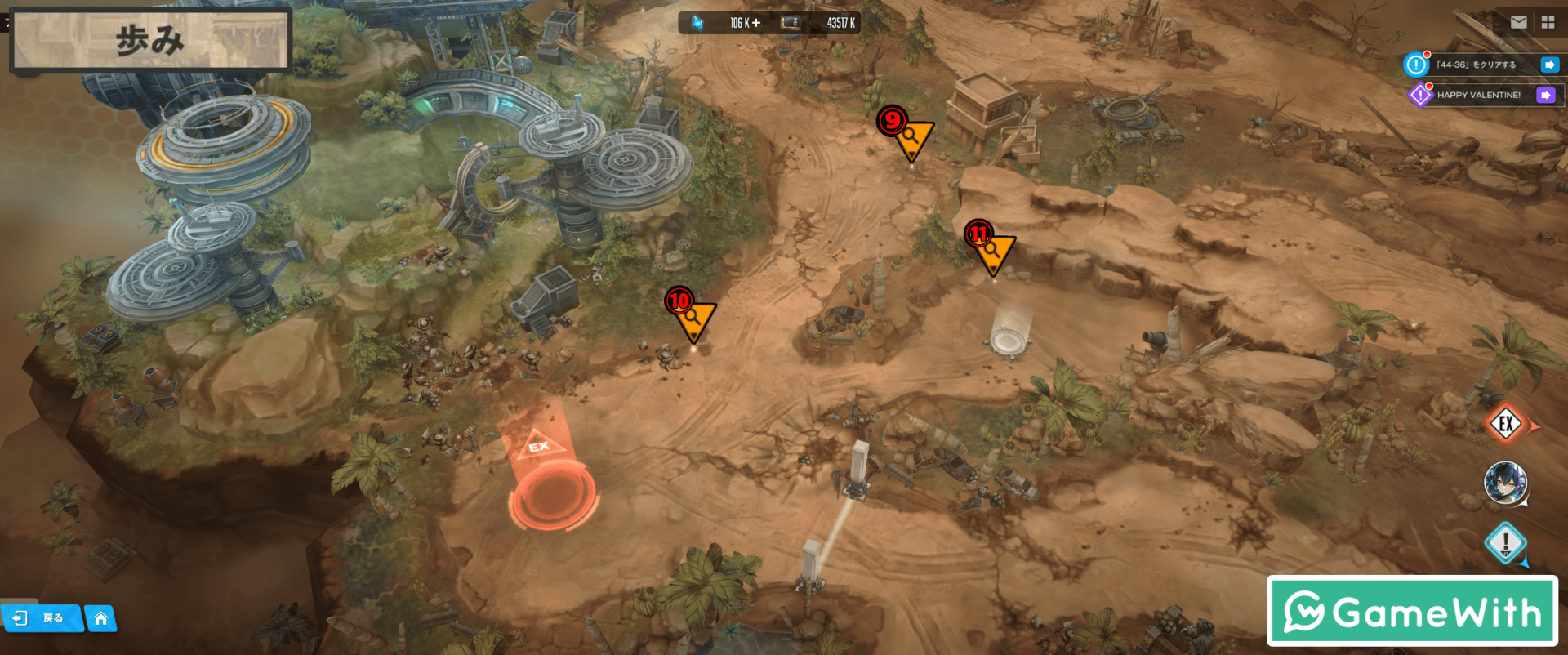Go back with the 戻る button
The height and width of the screenshot is (655, 1568).
point(41,618)
